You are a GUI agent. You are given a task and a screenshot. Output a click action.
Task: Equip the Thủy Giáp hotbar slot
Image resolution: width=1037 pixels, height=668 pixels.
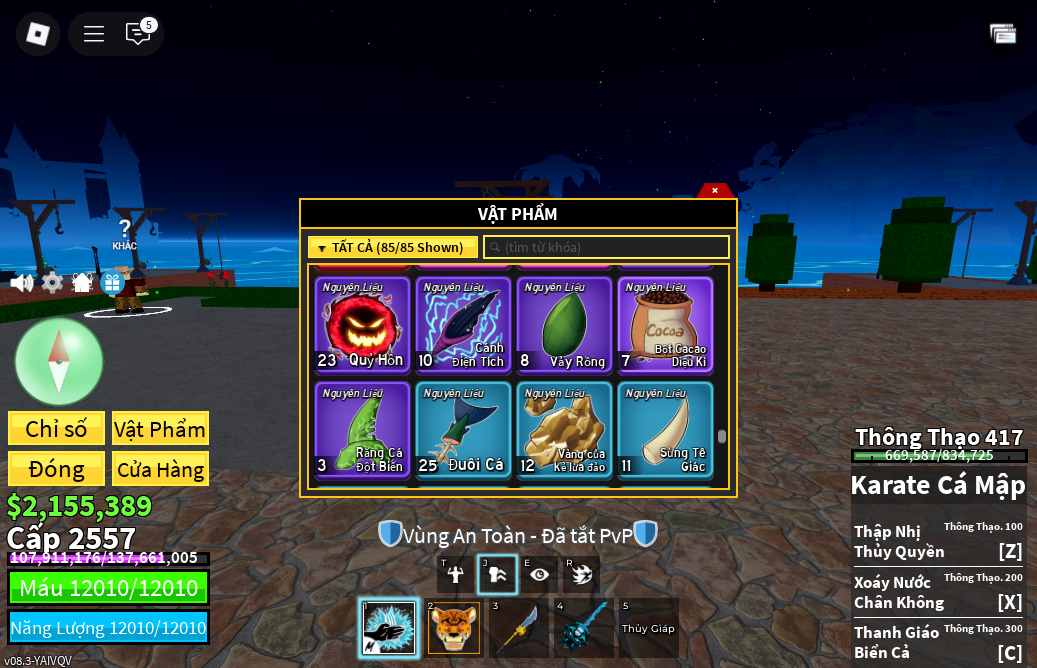(x=648, y=628)
